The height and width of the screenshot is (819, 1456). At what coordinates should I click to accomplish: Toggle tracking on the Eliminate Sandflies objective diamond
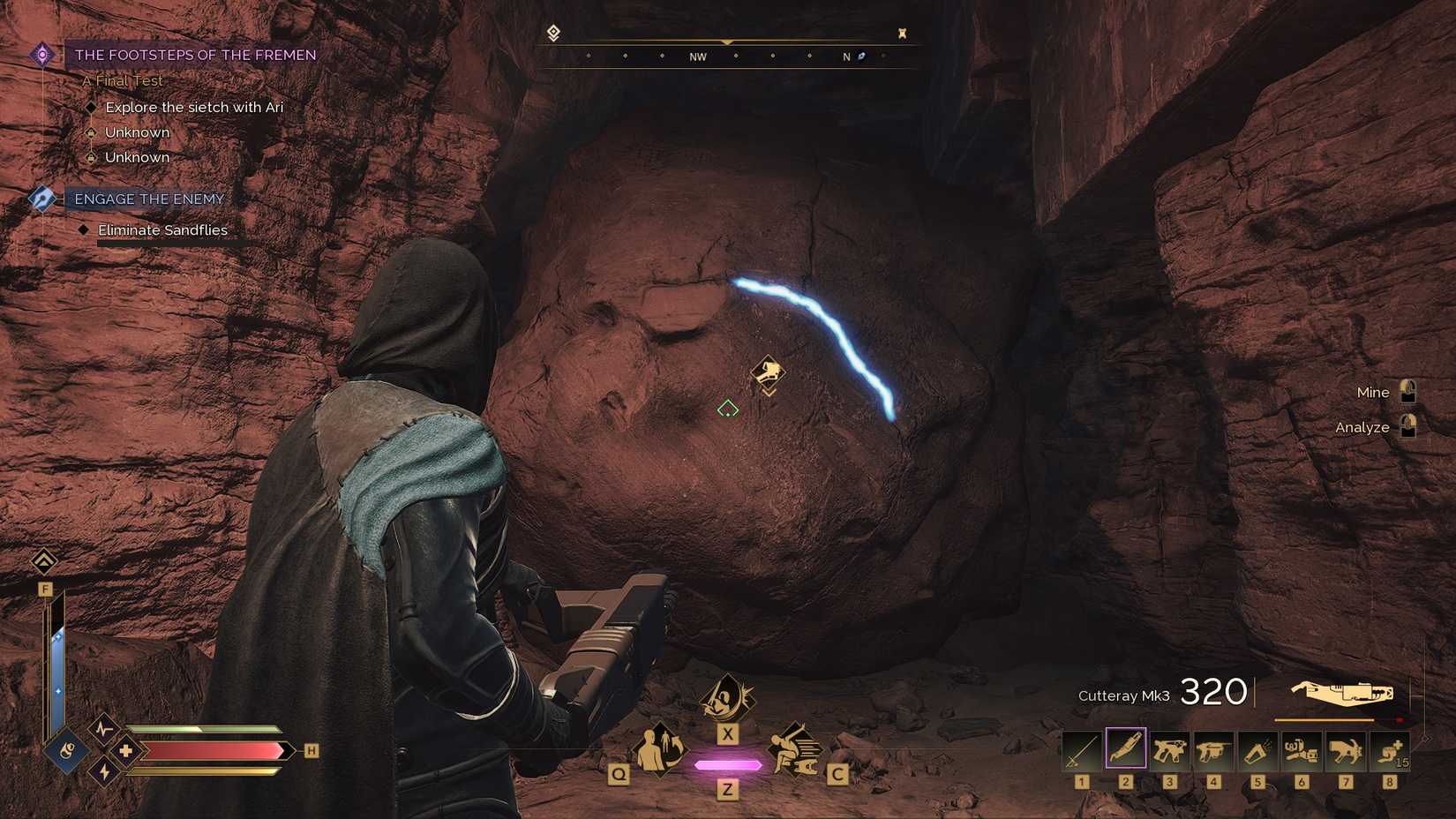tap(84, 229)
